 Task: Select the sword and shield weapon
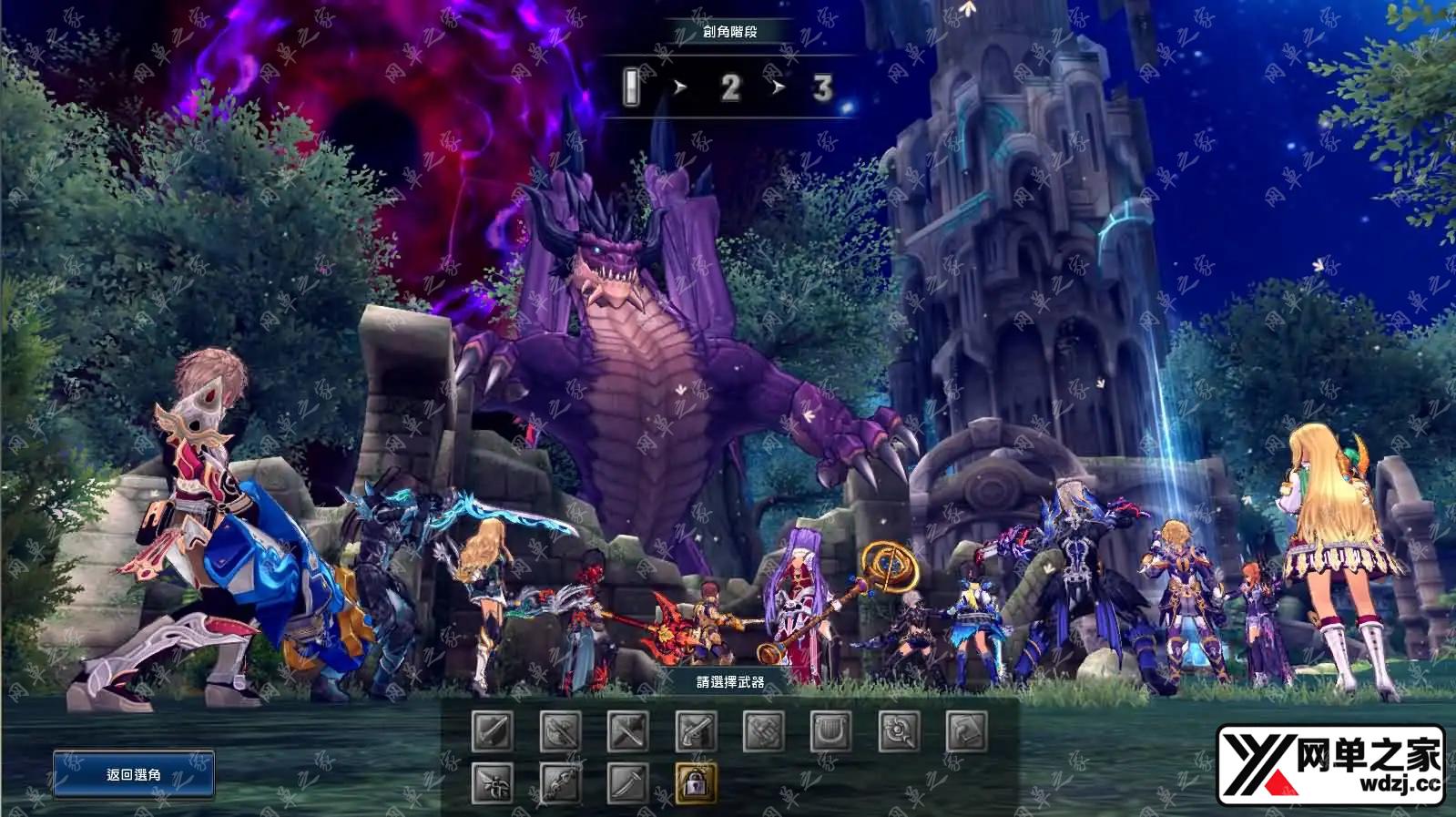coord(492,731)
